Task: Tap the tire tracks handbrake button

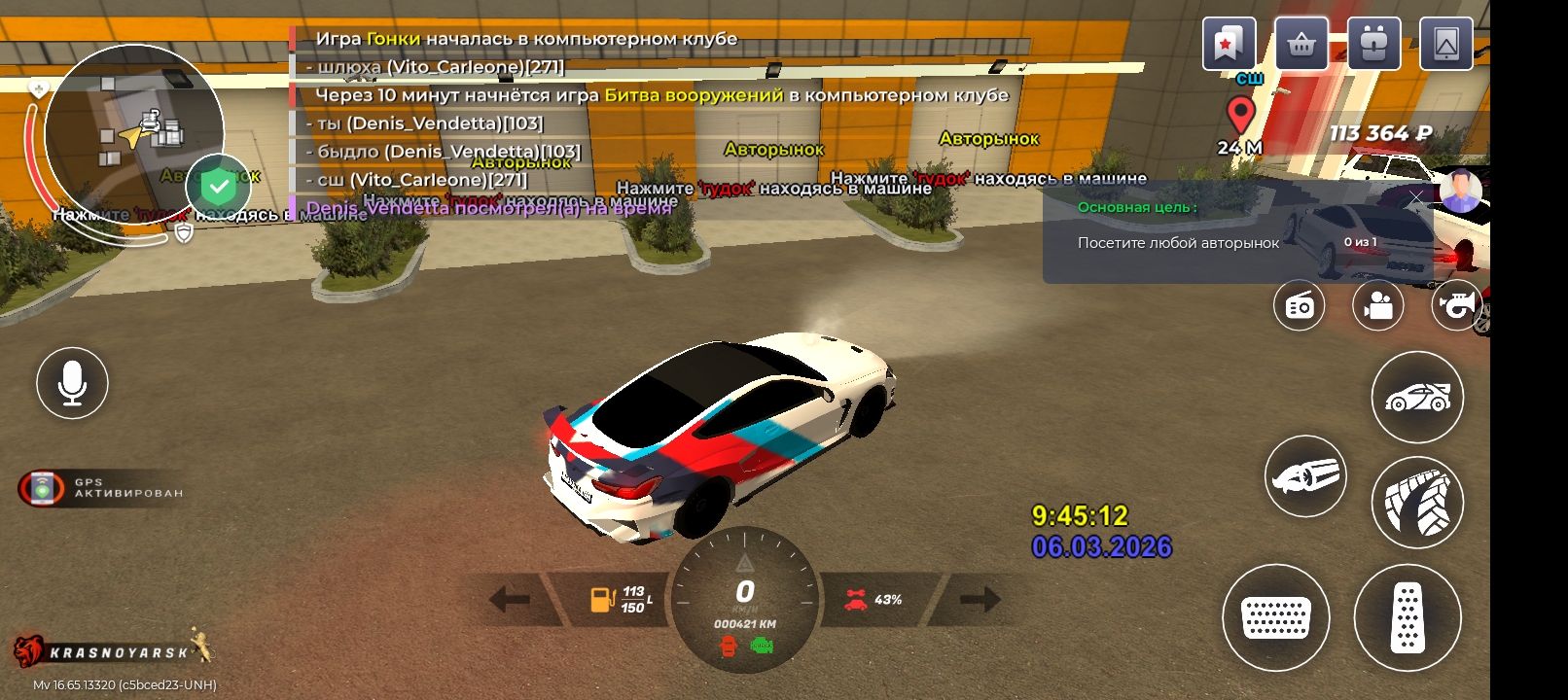Action: (x=1417, y=503)
